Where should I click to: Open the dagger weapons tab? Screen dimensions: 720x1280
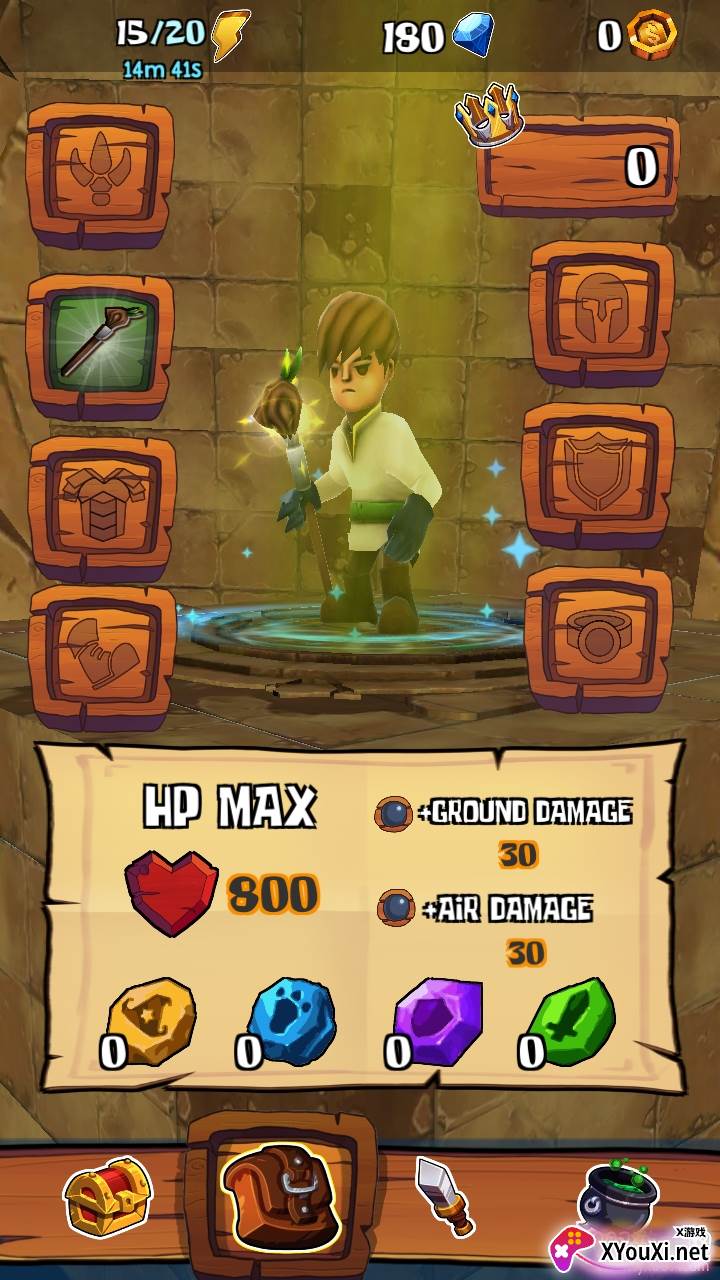[443, 1196]
